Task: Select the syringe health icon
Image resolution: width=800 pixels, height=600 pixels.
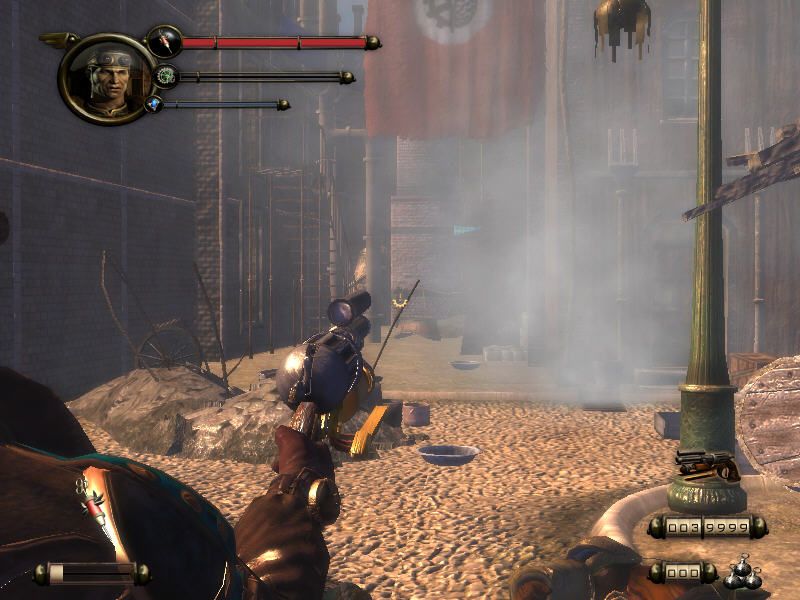Action: pos(163,42)
